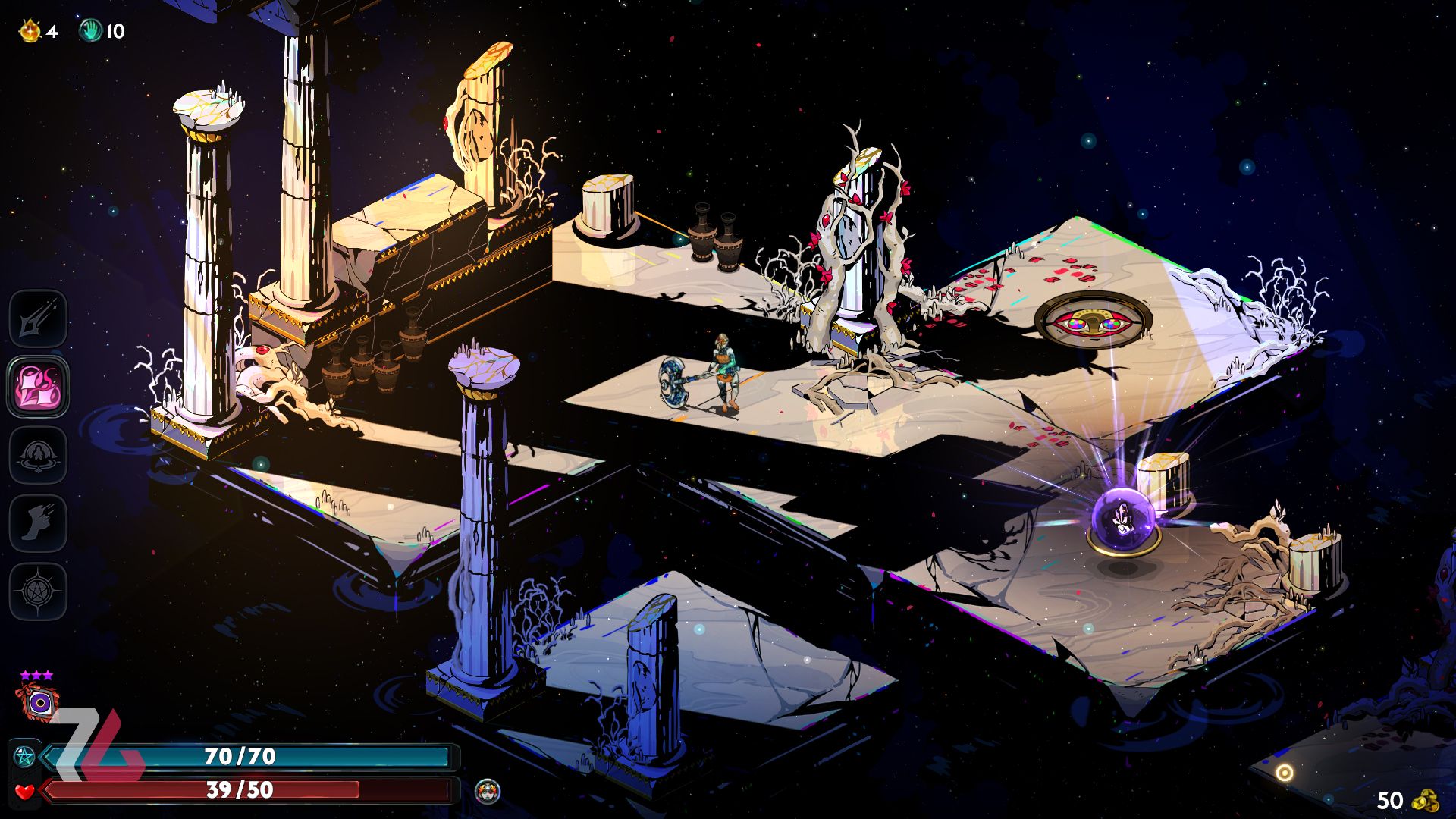Select the empty Cast boon slot

click(38, 455)
